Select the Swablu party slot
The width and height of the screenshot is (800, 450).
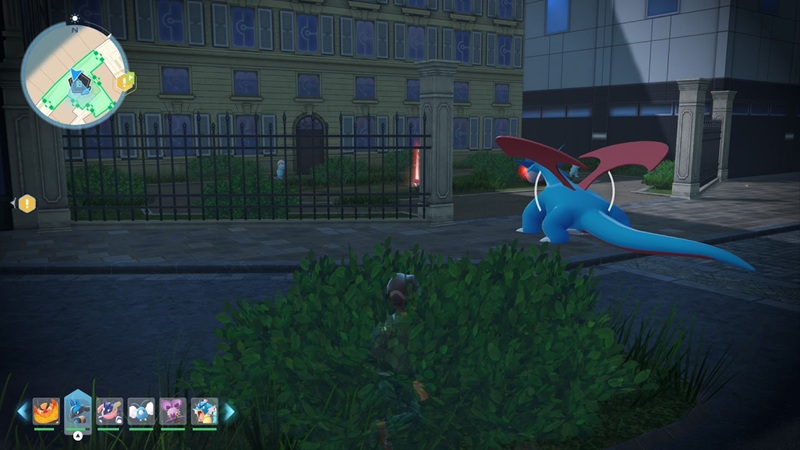[141, 411]
